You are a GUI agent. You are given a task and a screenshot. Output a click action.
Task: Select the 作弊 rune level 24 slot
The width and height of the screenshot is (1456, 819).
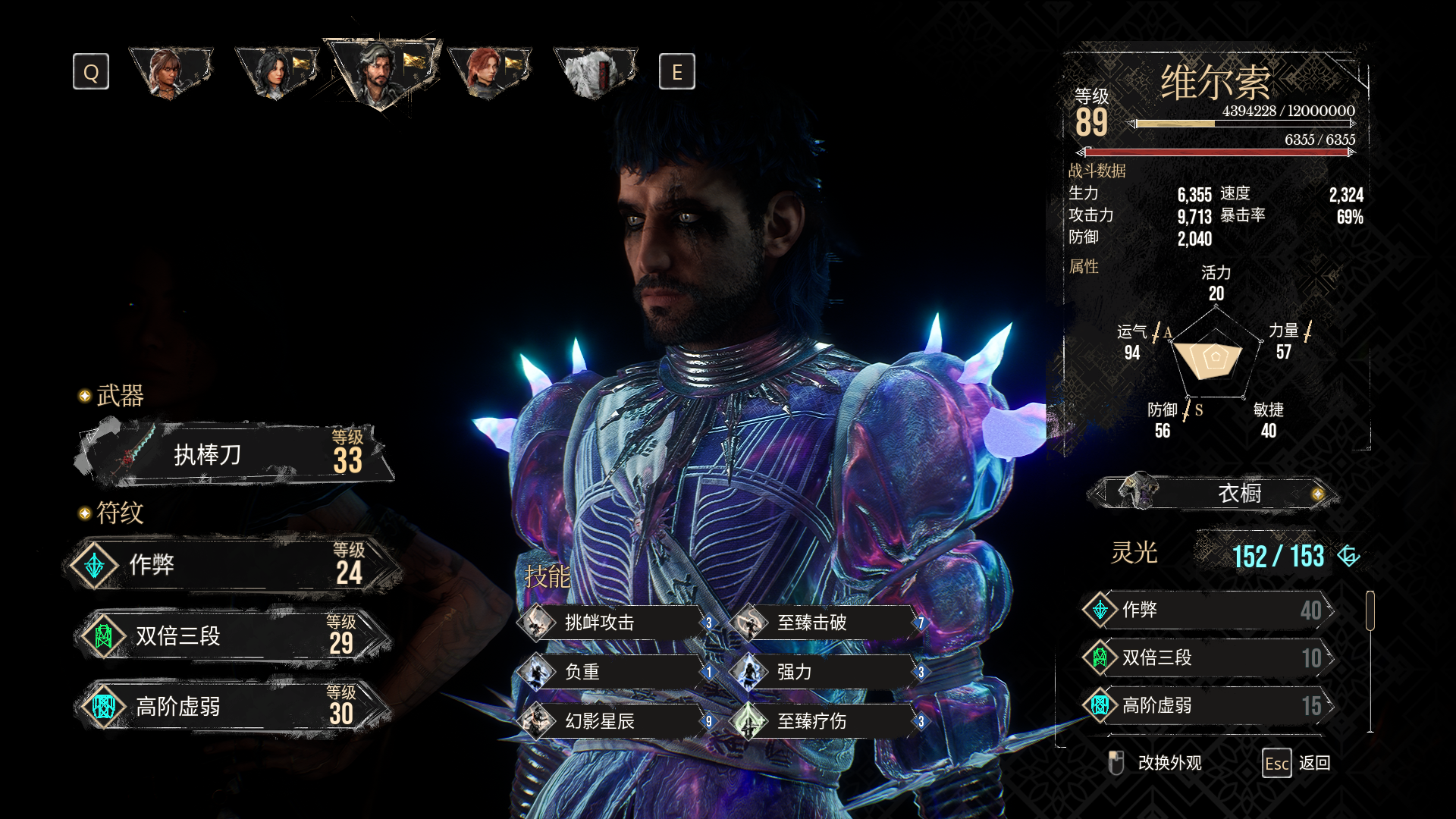point(235,565)
